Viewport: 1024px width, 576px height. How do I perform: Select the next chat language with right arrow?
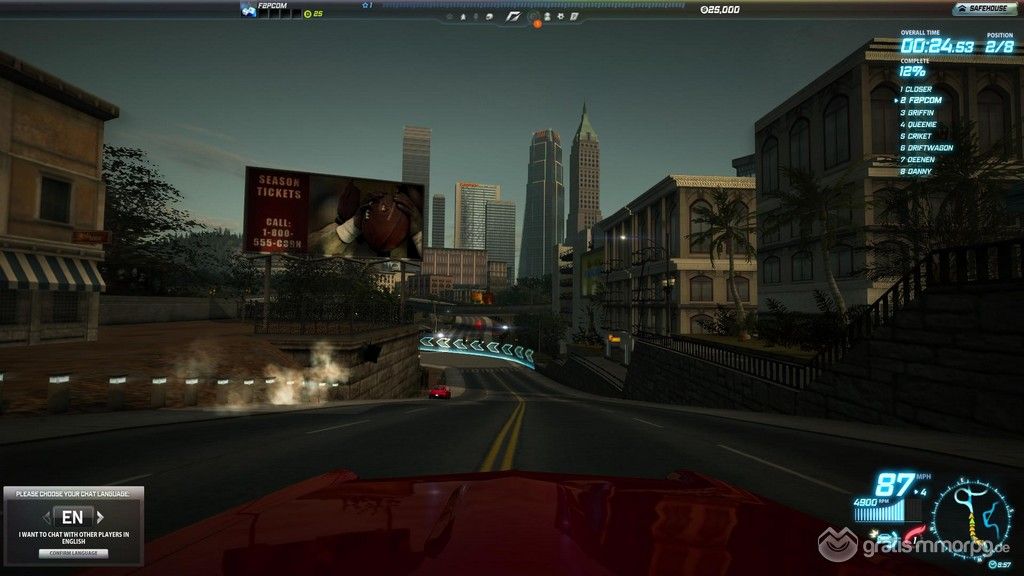coord(99,517)
